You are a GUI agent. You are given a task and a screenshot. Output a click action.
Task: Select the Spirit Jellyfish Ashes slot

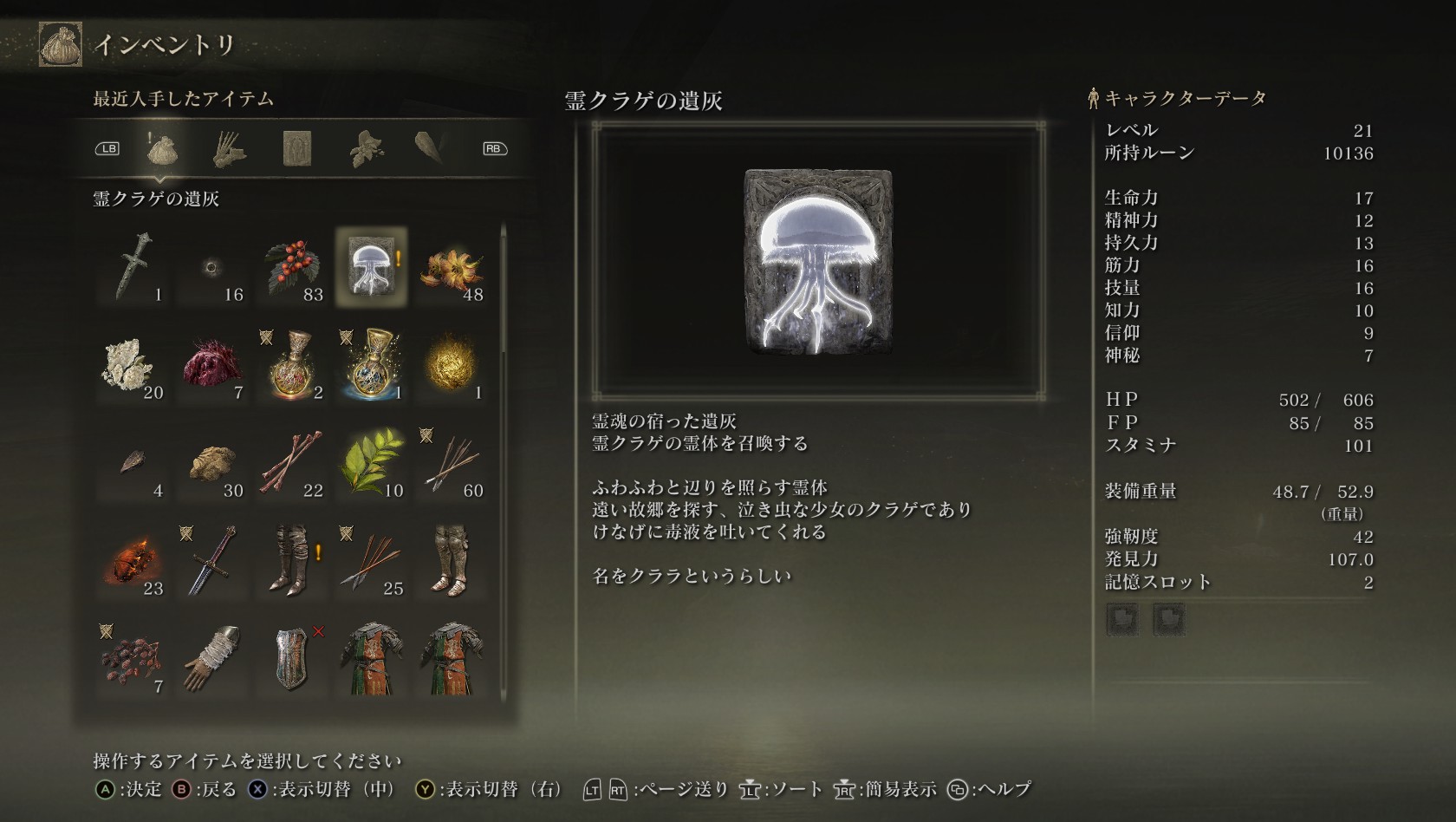[x=371, y=267]
